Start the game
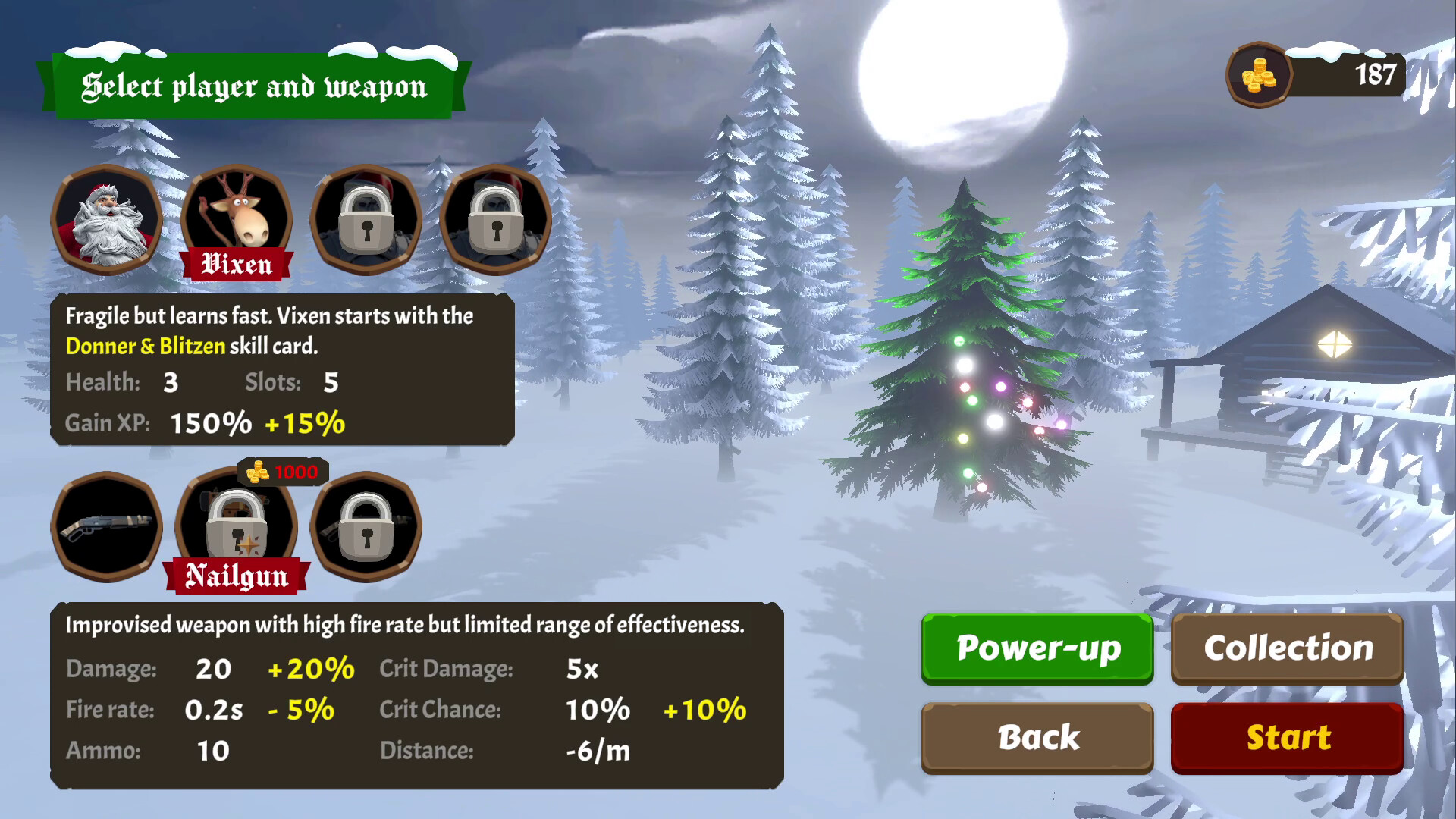Image resolution: width=1456 pixels, height=819 pixels. [x=1287, y=738]
